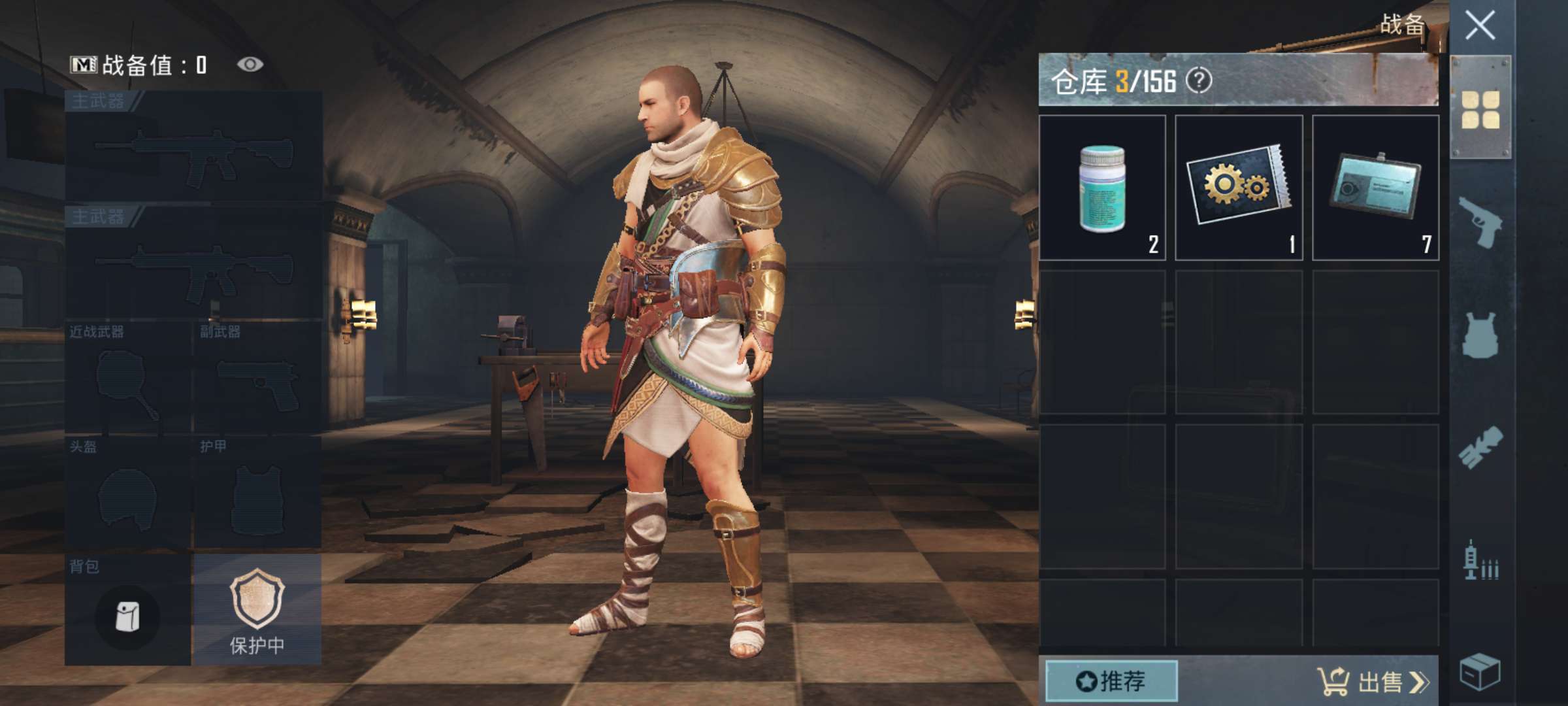Screen dimensions: 1568x706
Task: Select the ID card item in warehouse
Action: point(1375,188)
